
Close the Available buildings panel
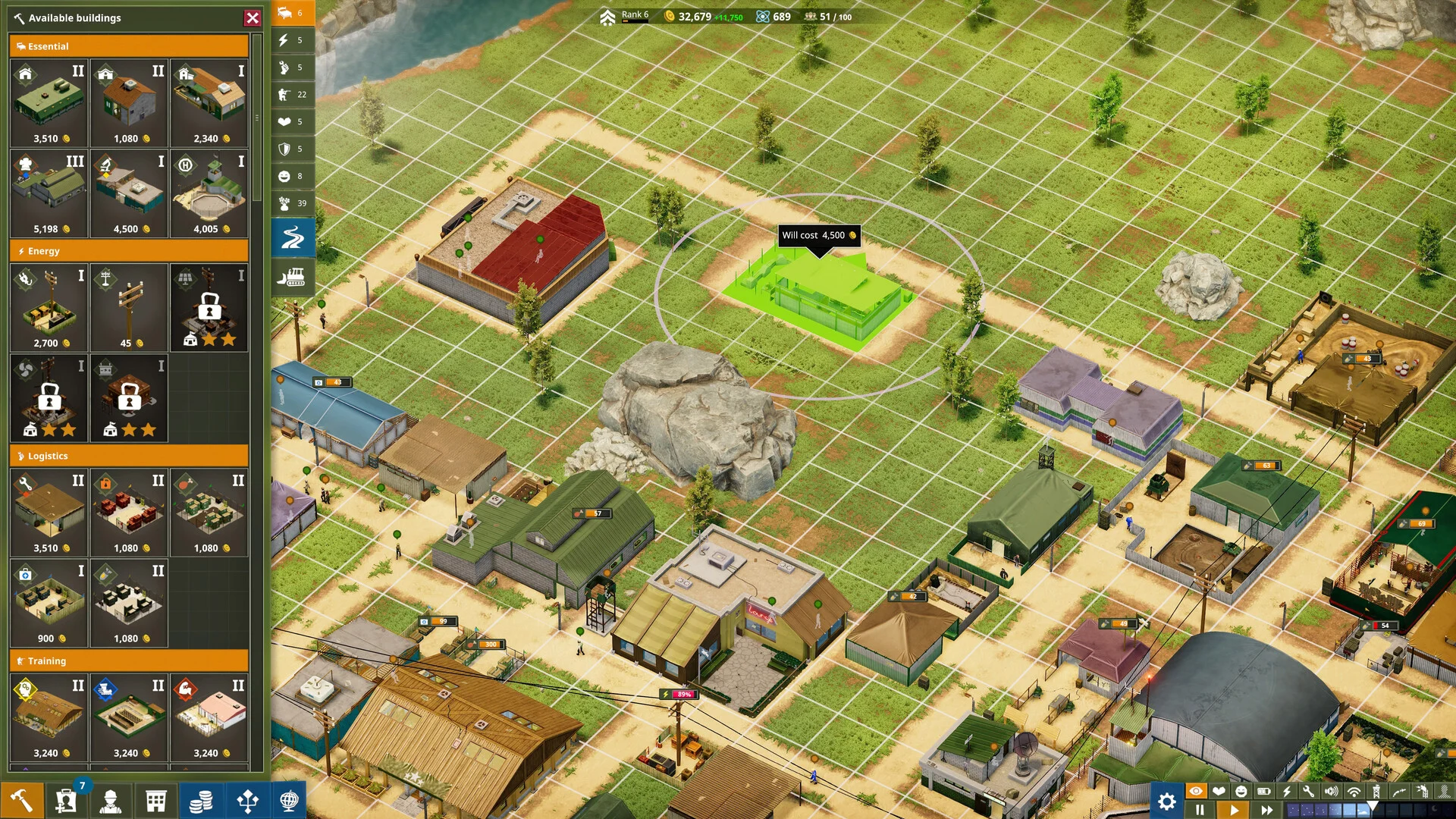point(253,17)
